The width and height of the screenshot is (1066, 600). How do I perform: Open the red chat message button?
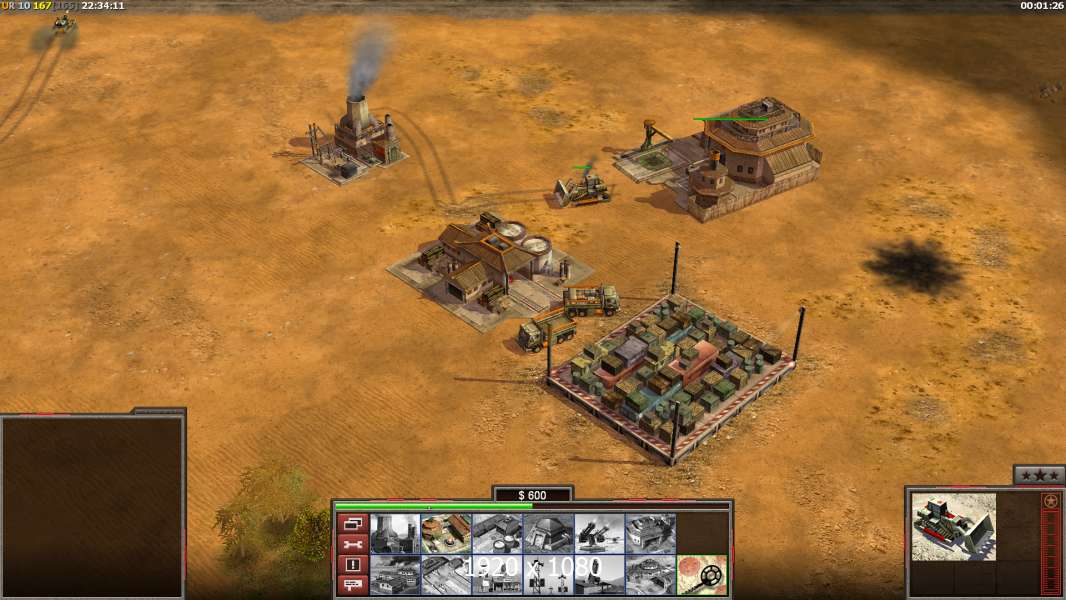click(351, 585)
